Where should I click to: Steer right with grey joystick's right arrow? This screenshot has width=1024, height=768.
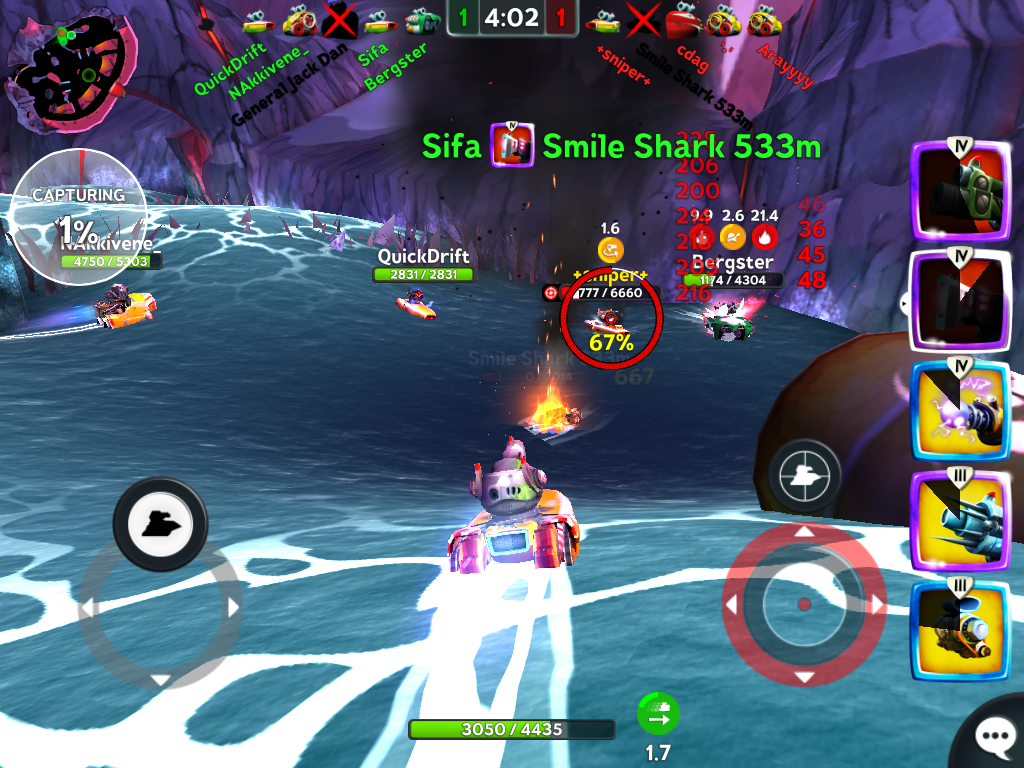(x=234, y=607)
